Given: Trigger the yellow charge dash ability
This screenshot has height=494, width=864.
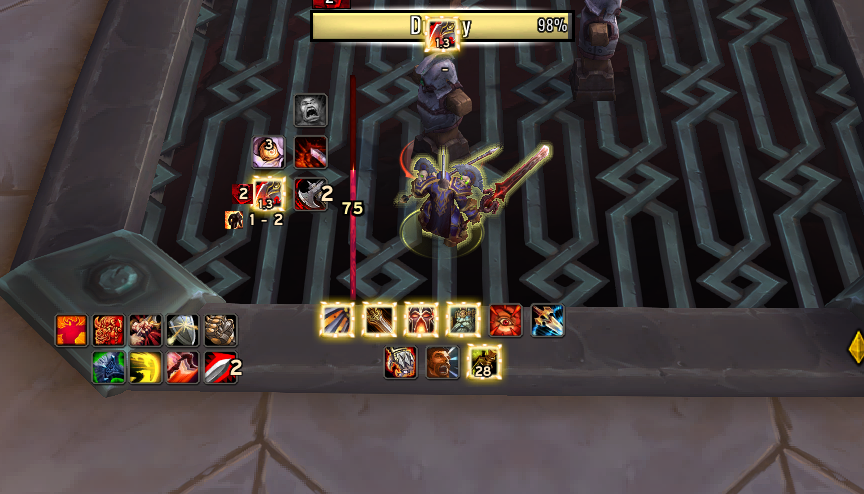Looking at the screenshot, I should tap(145, 367).
